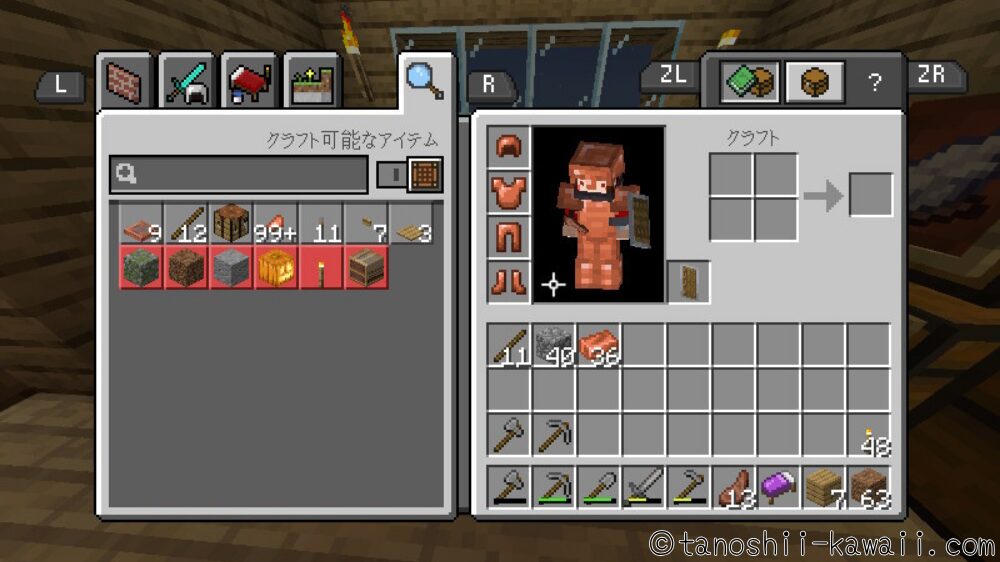1000x562 pixels.
Task: Select the mossy cobblestone recipe
Action: pos(141,268)
